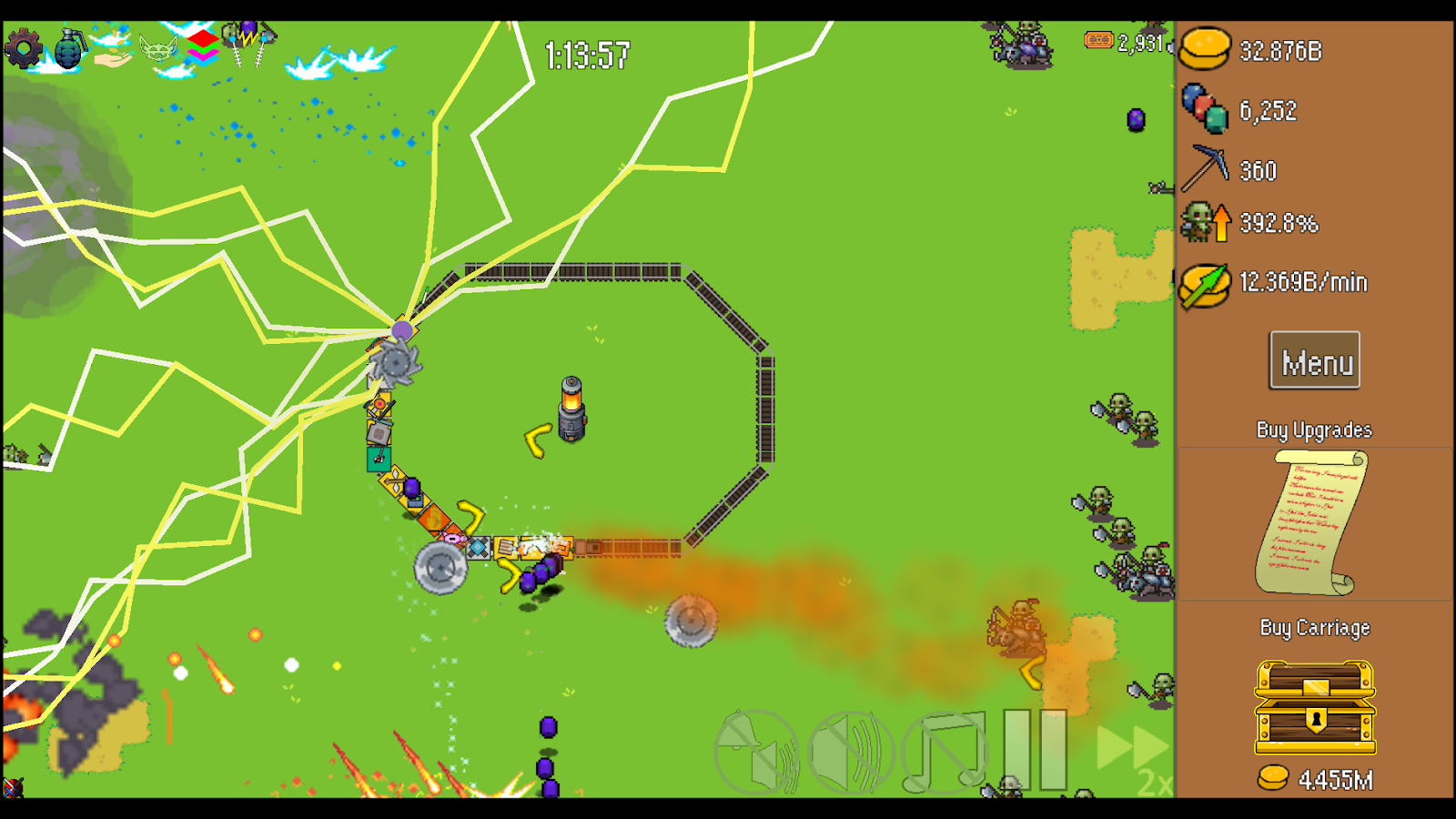Toggle the 2x fast-forward speed
This screenshot has height=819, width=1456.
pos(1134,752)
